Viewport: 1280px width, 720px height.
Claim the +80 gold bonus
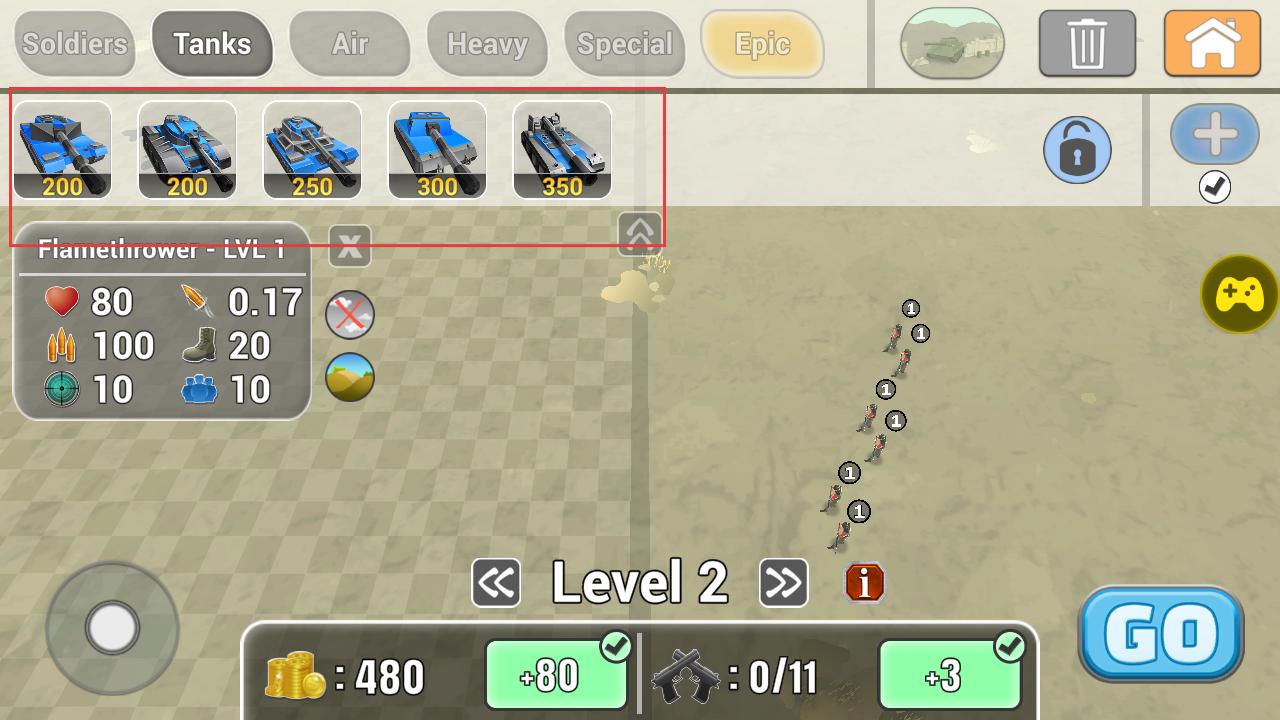[556, 675]
